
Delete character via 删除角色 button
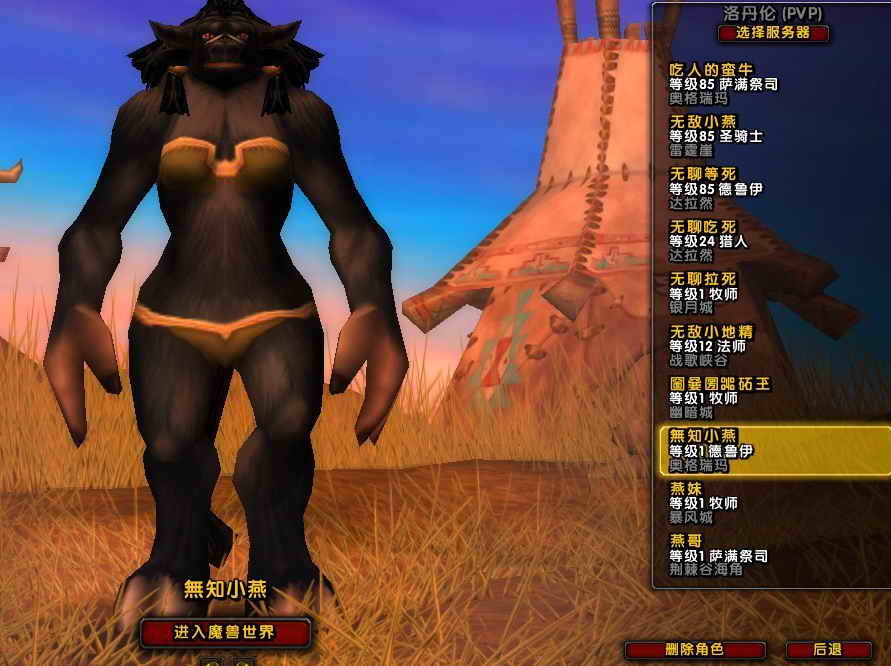point(694,650)
